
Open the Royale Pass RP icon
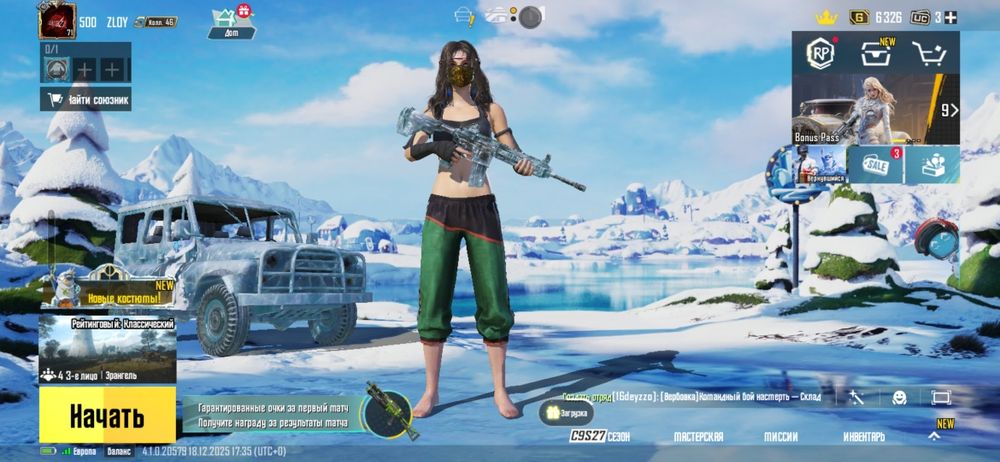coord(822,54)
